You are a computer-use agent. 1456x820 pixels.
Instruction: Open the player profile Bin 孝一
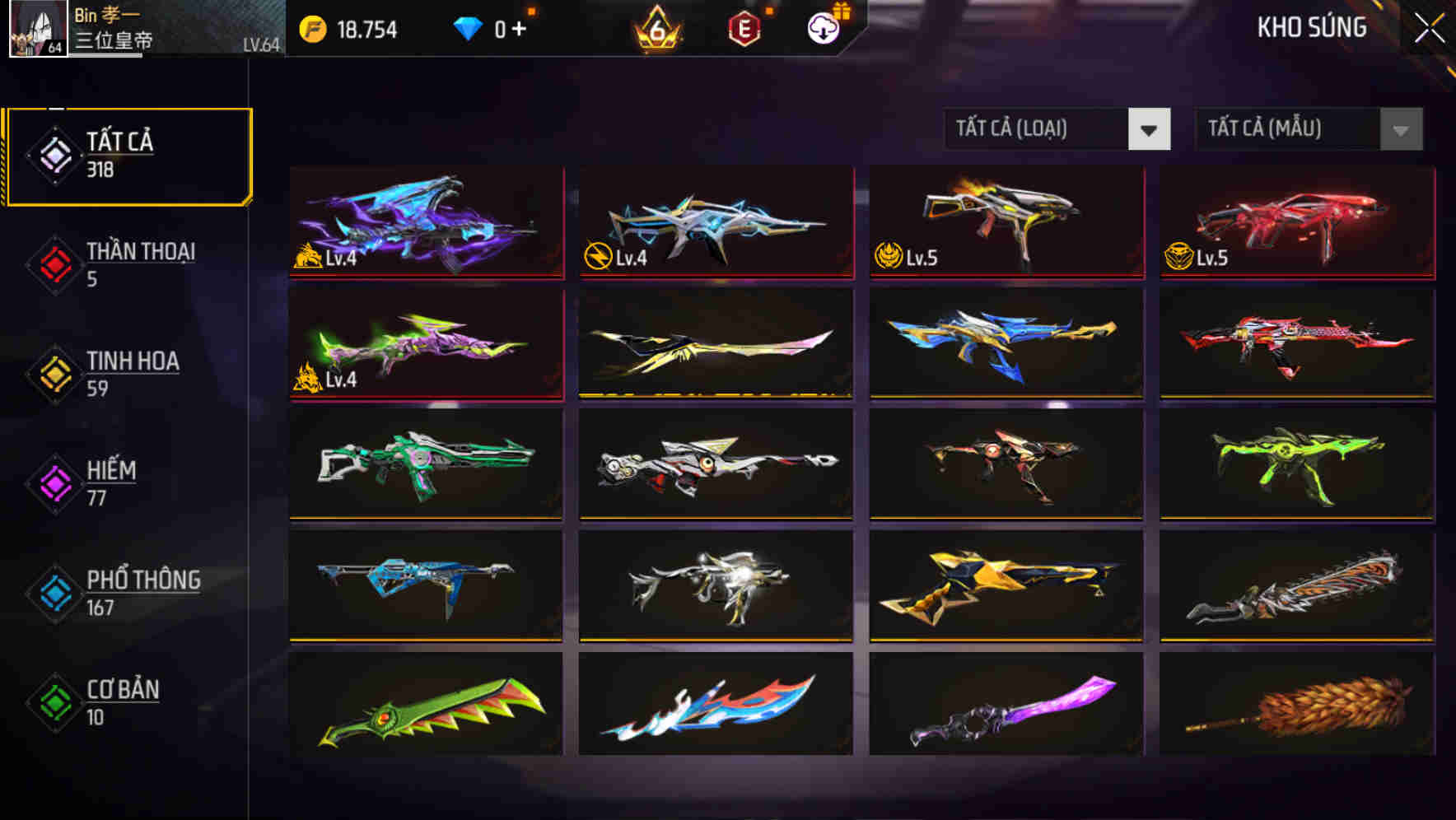[37, 29]
